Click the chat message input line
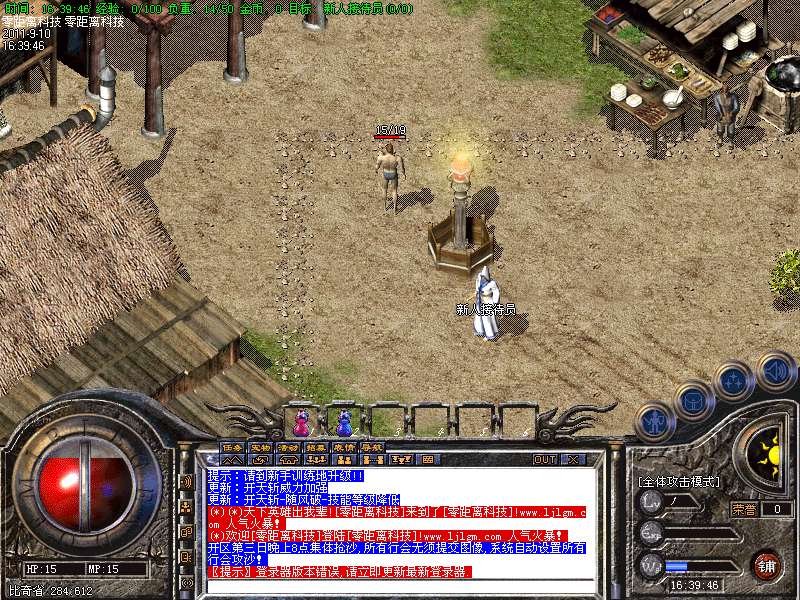The height and width of the screenshot is (600, 800). 400,586
